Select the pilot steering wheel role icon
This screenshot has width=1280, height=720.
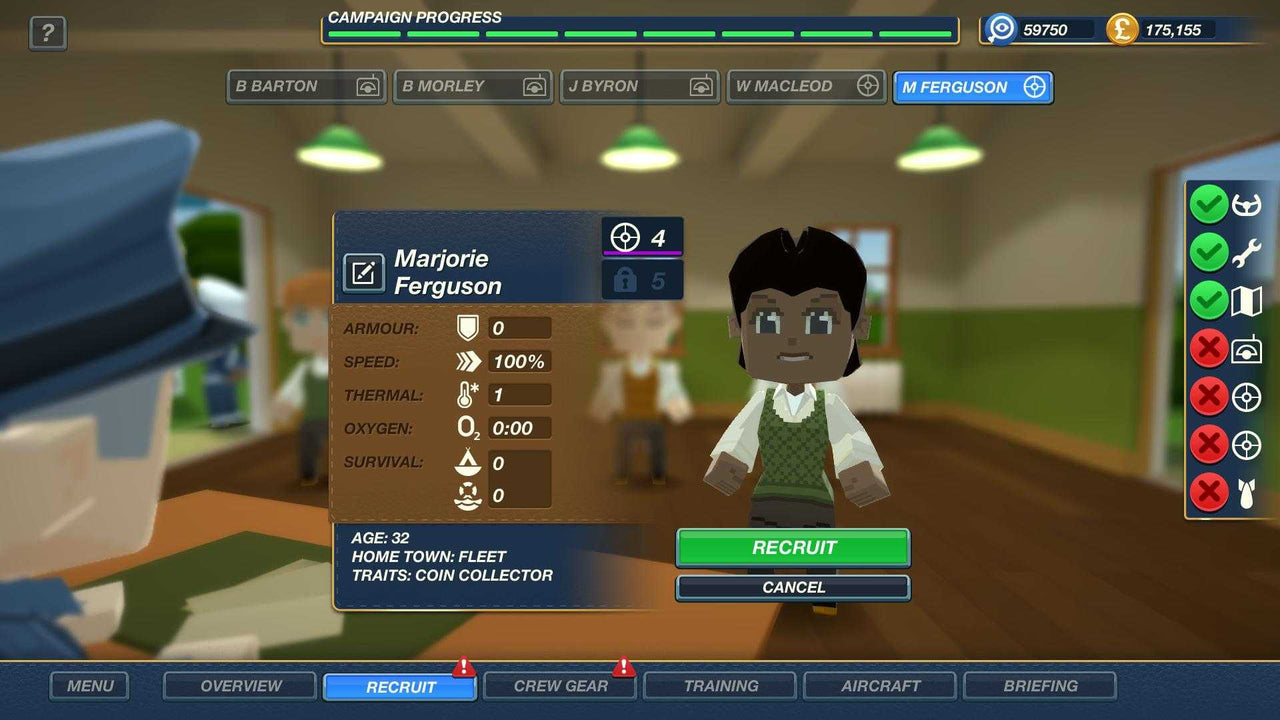(x=1245, y=204)
